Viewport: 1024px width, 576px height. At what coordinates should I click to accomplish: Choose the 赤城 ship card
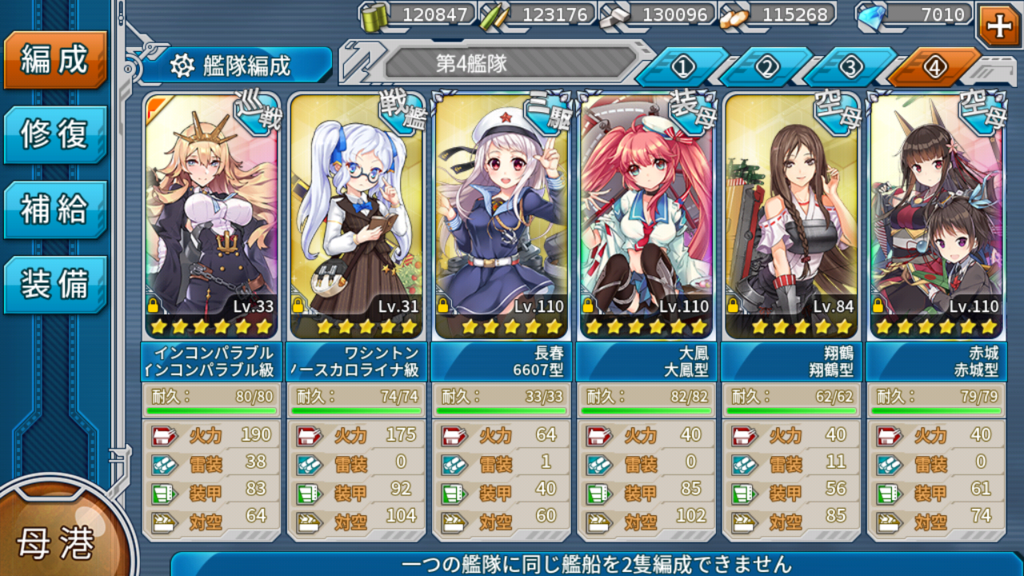pos(935,217)
